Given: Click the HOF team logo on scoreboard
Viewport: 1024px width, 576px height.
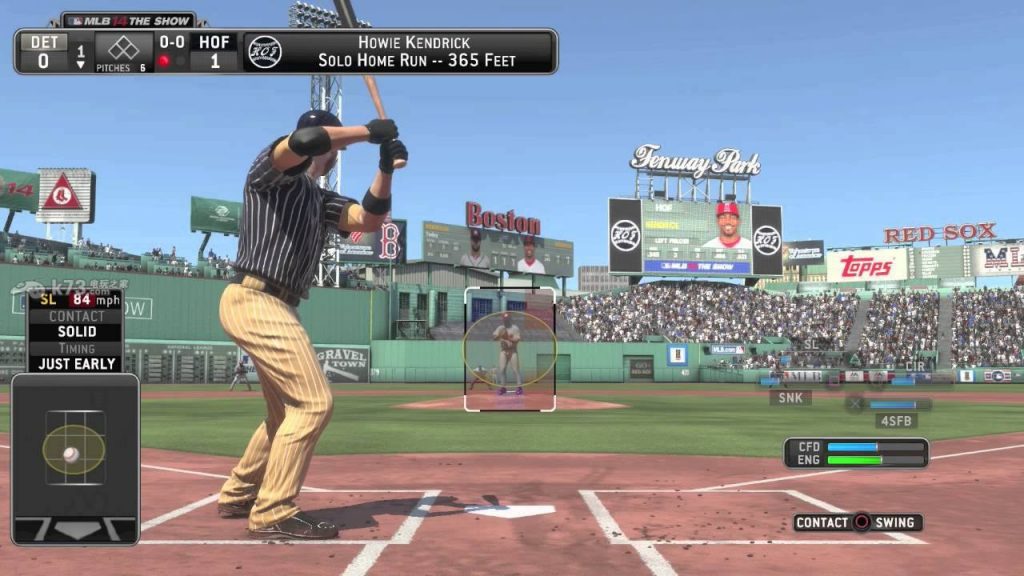Looking at the screenshot, I should pyautogui.click(x=264, y=51).
